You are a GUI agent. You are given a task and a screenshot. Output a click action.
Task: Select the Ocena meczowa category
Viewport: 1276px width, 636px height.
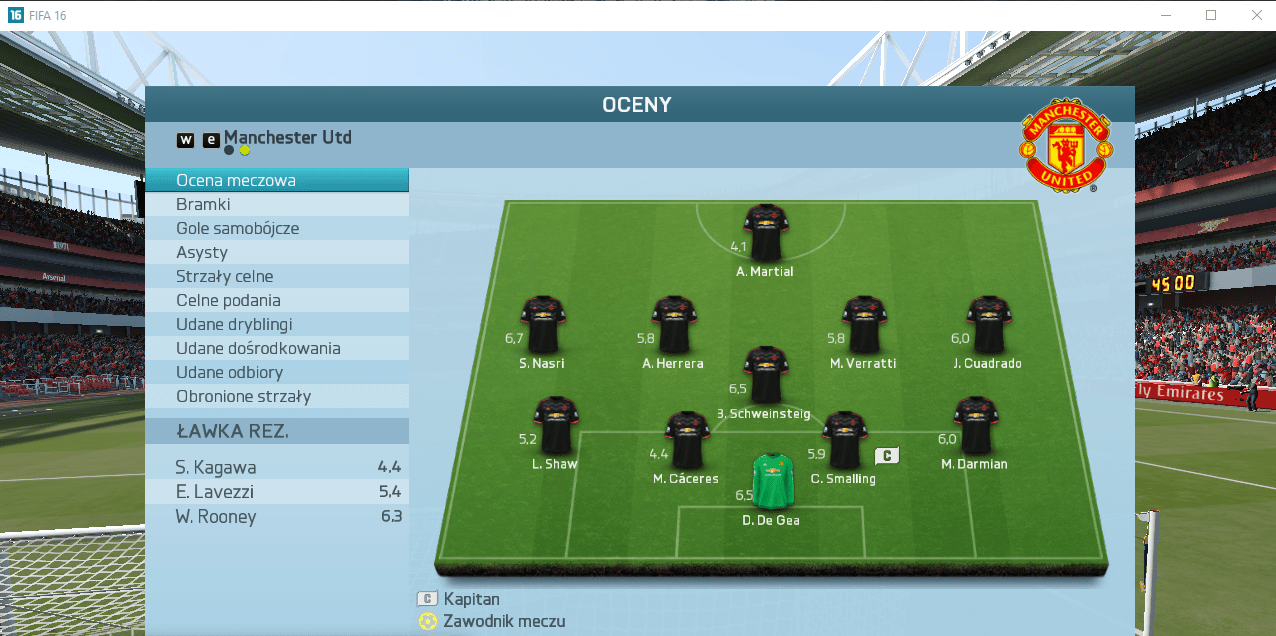277,180
